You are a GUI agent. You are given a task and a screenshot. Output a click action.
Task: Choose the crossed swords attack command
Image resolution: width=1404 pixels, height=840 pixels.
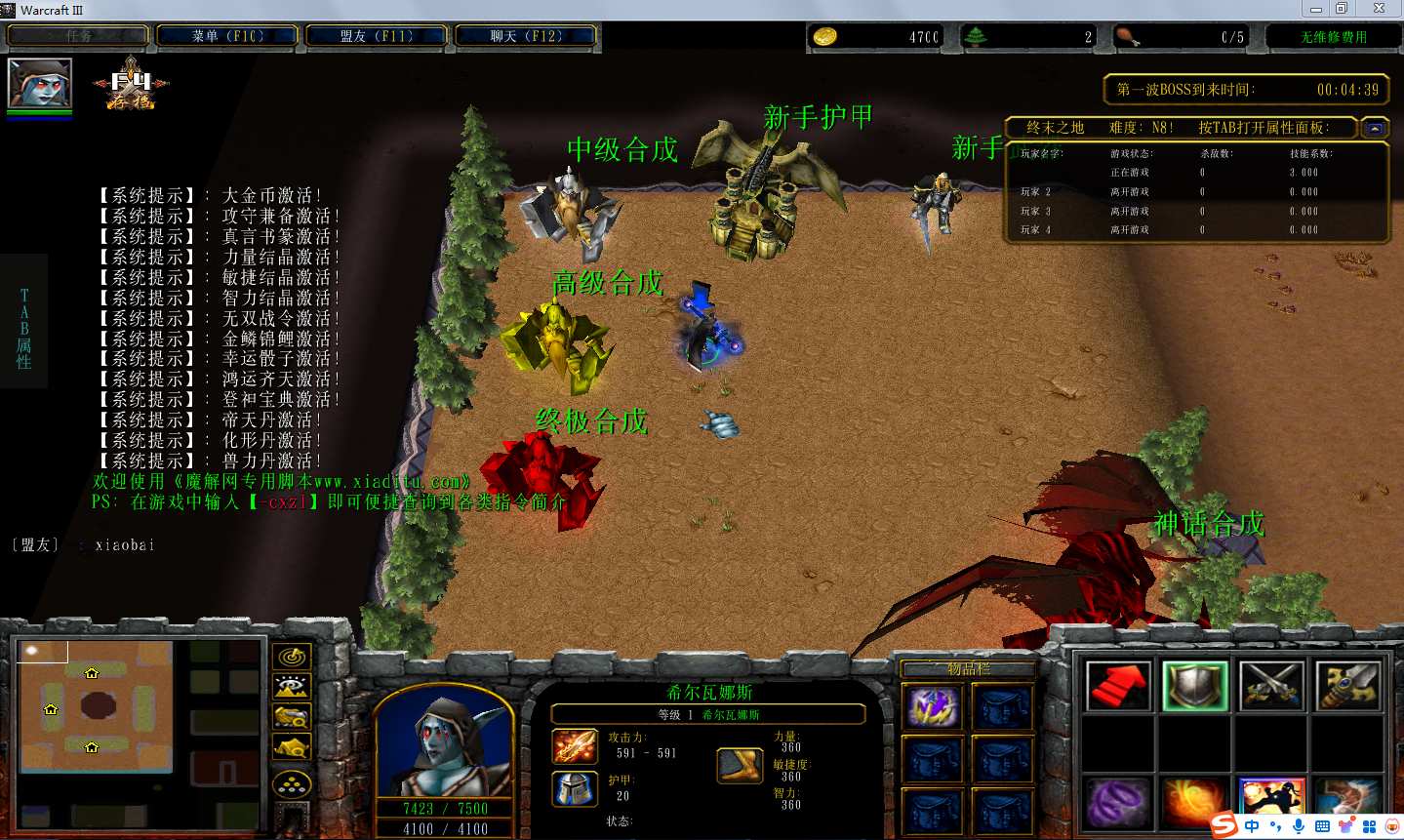[x=1270, y=686]
